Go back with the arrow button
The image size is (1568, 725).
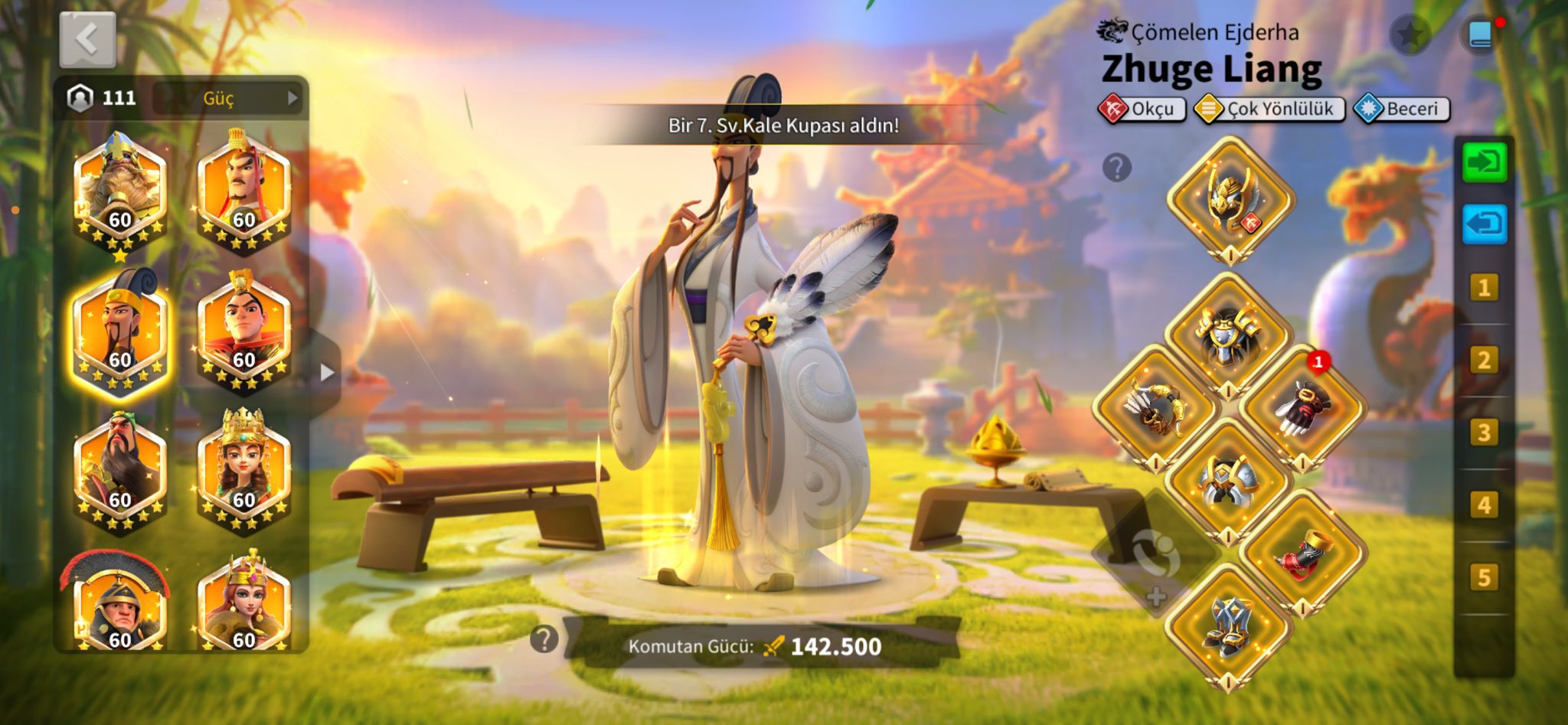87,39
